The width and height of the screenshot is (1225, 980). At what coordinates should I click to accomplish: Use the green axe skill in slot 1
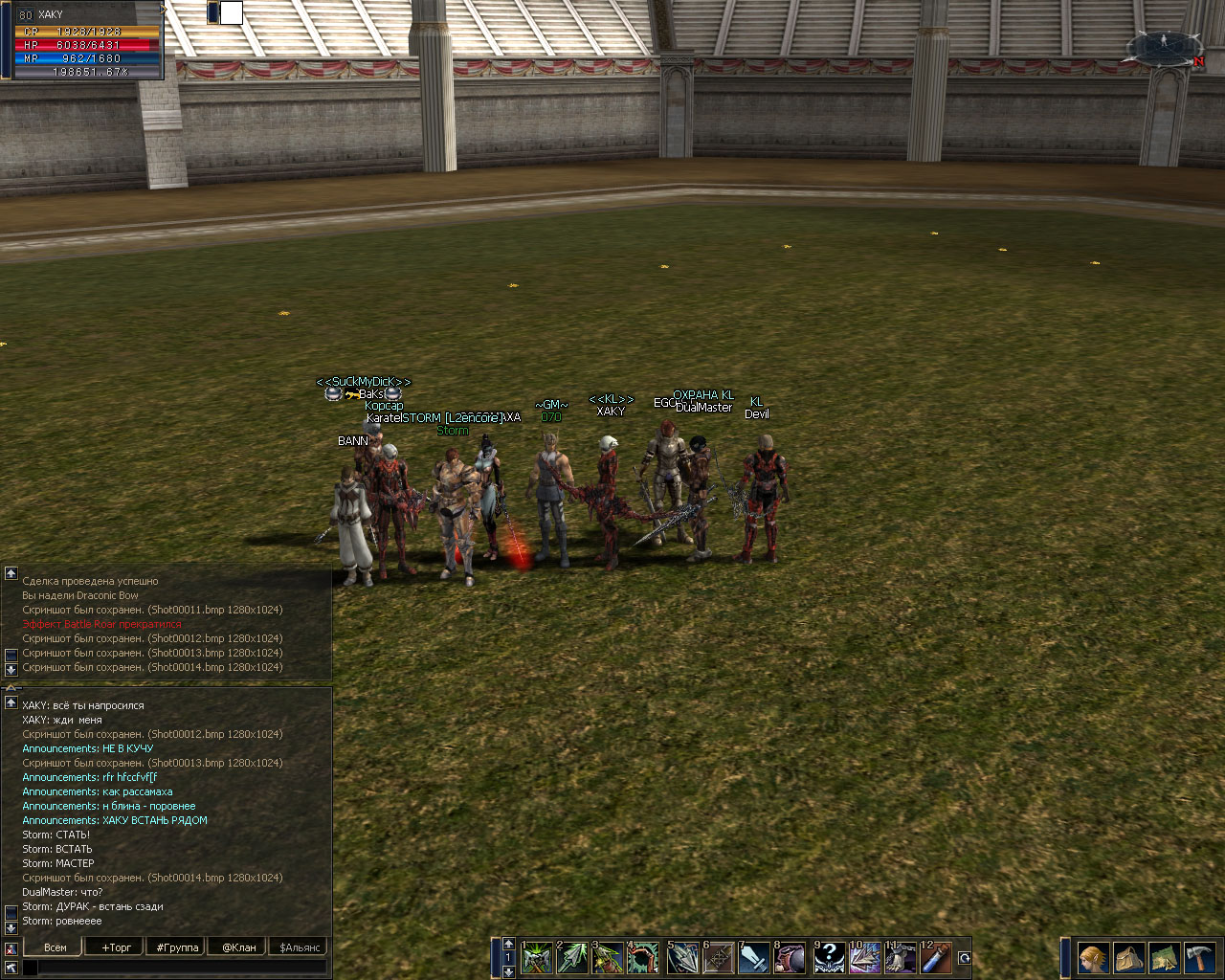(x=537, y=957)
